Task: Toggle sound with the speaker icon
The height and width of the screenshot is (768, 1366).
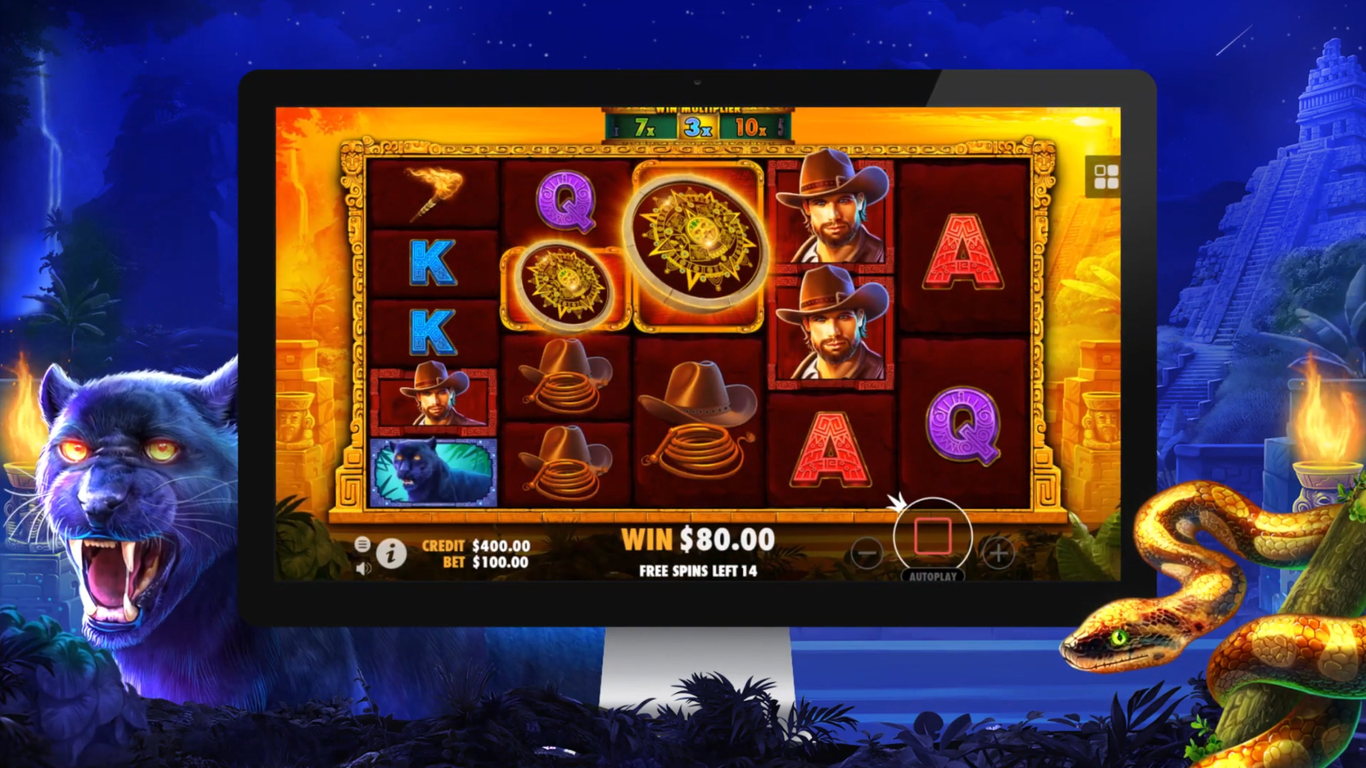Action: [362, 567]
